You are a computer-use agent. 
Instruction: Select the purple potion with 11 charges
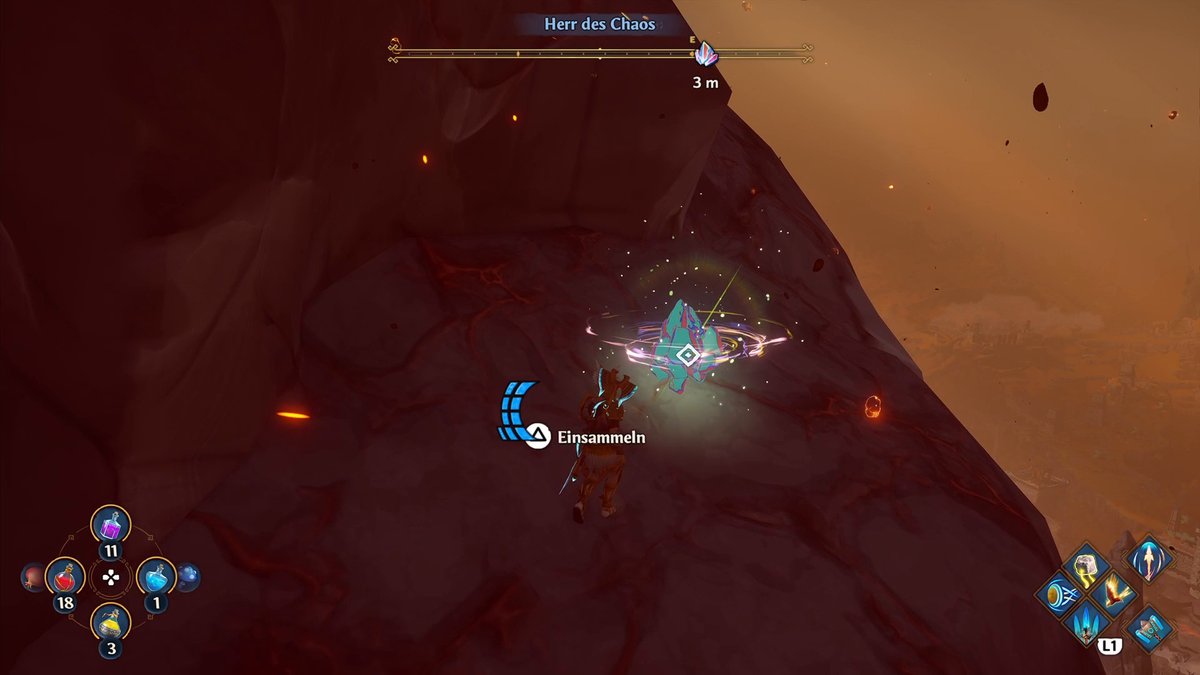click(111, 525)
